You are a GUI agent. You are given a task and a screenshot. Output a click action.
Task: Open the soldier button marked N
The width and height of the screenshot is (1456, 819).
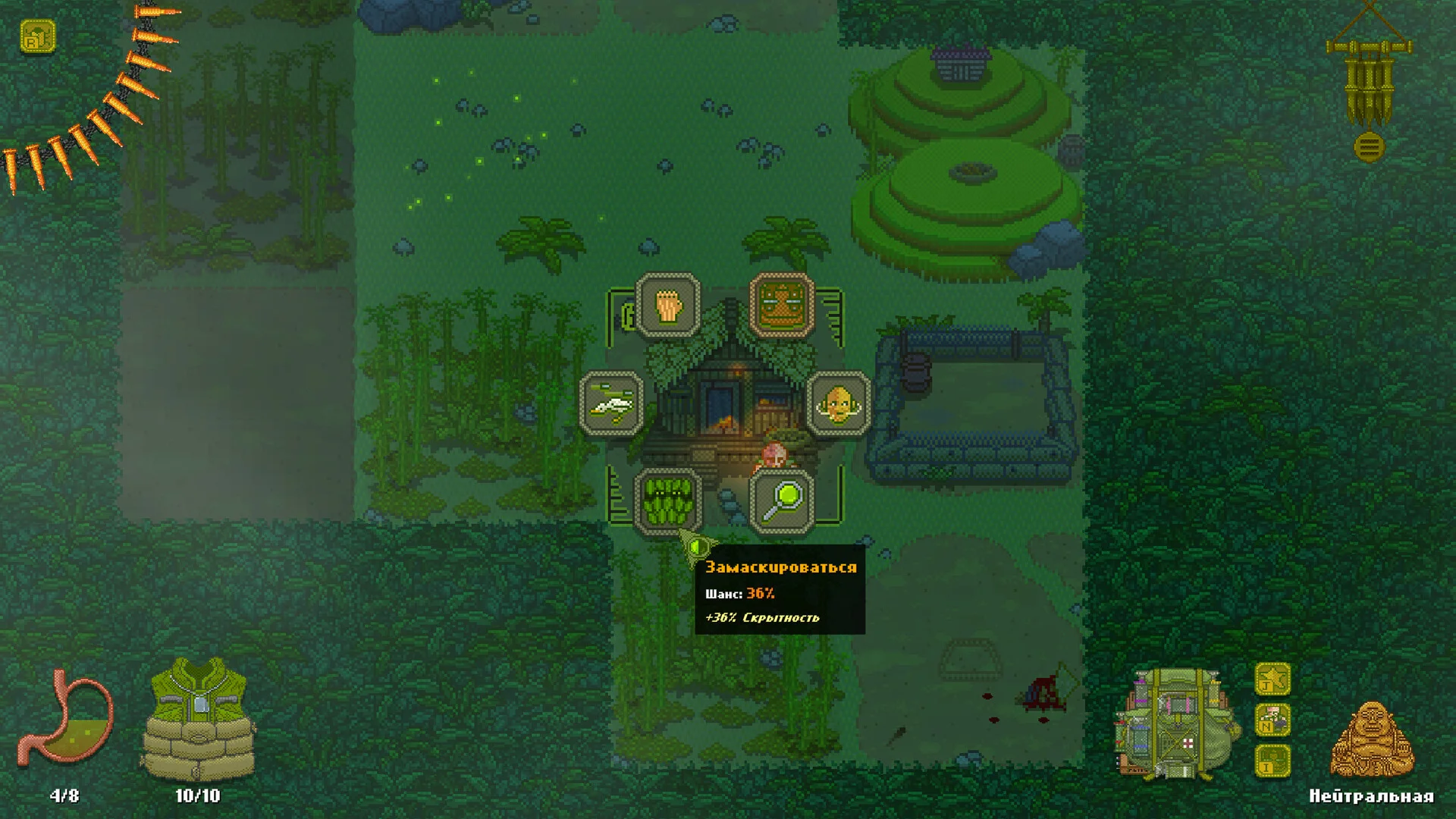pos(1272,720)
